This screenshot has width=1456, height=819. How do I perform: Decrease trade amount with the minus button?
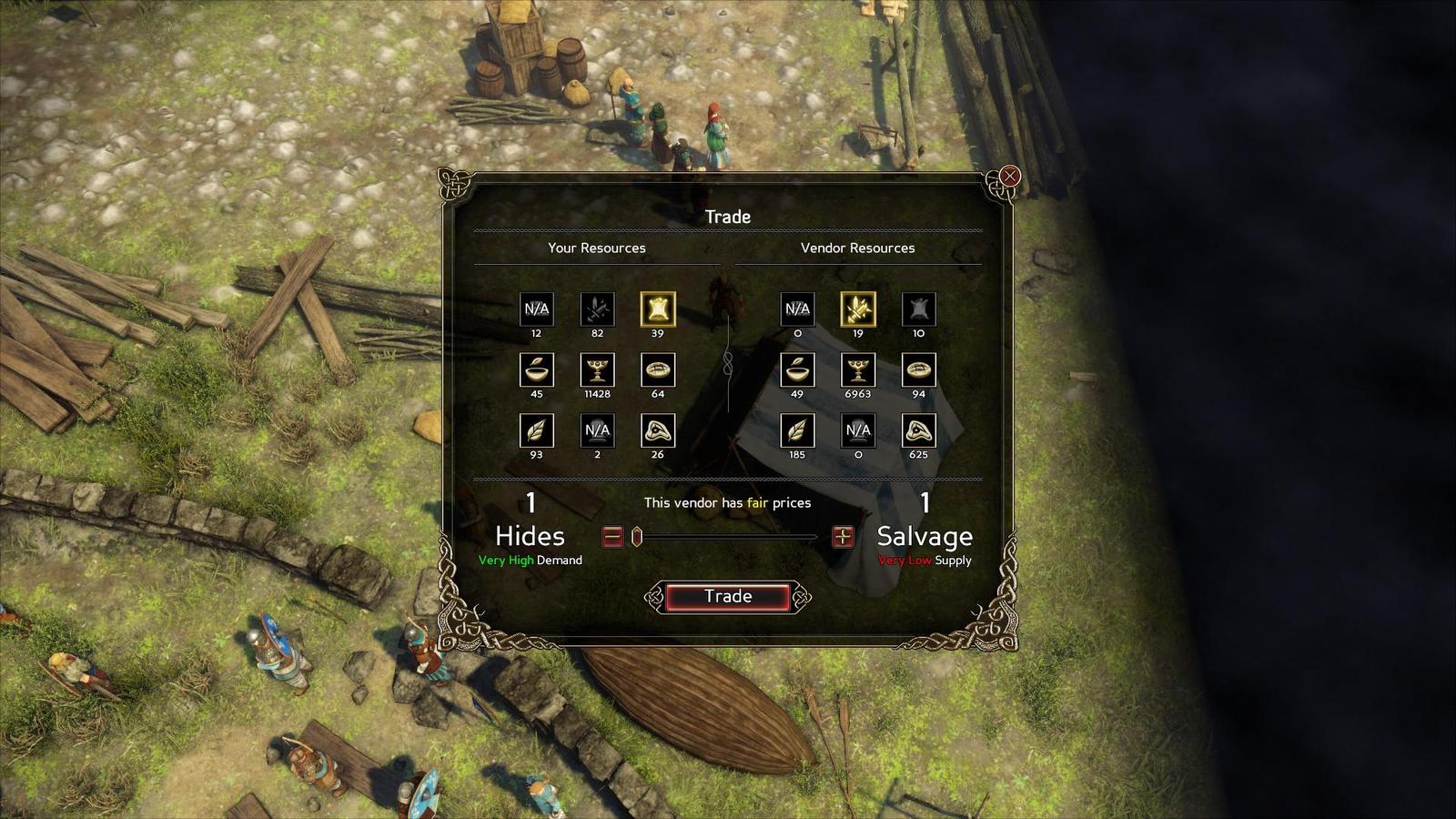pos(612,537)
